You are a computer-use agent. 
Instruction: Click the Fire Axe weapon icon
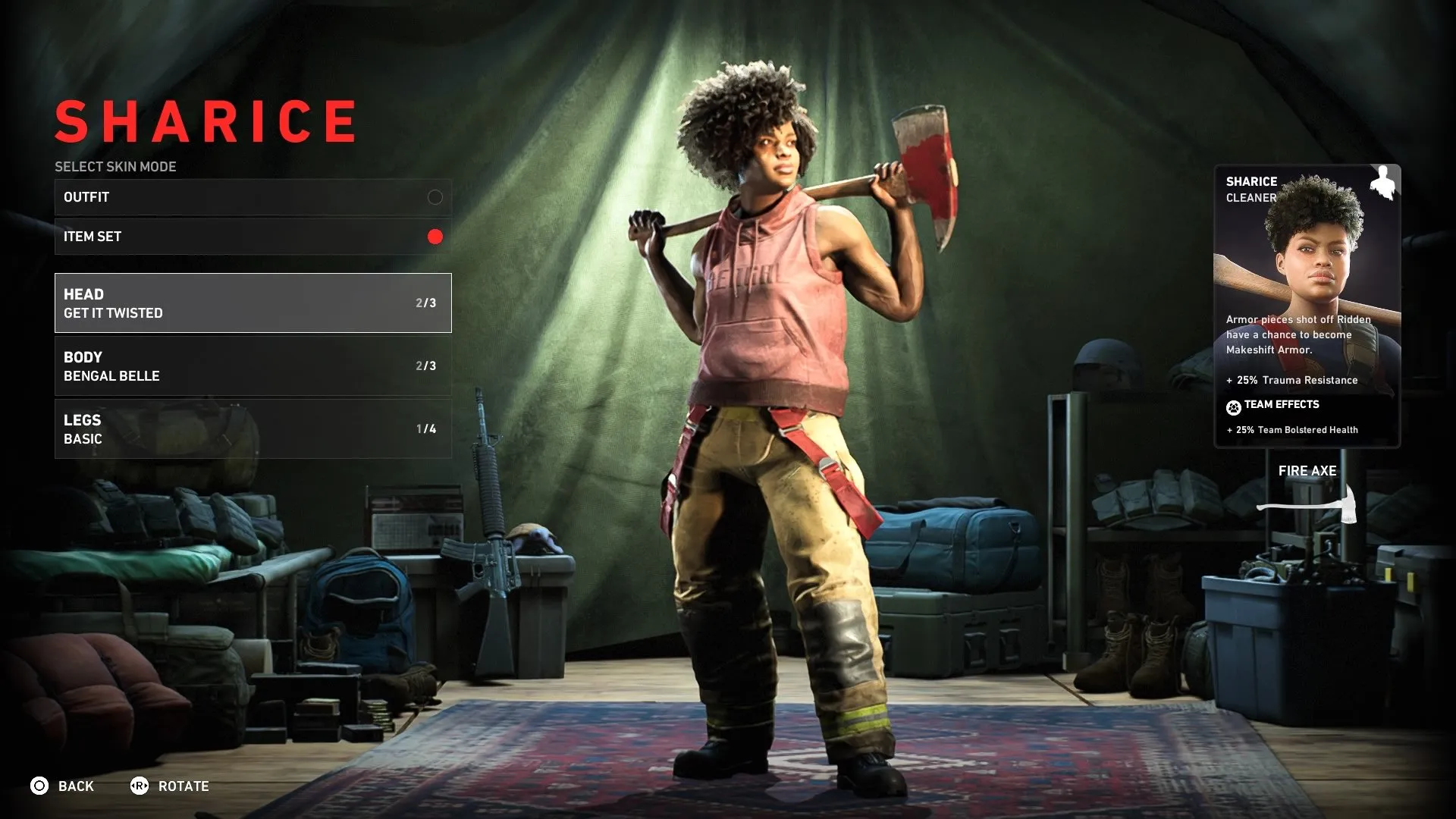pos(1307,504)
